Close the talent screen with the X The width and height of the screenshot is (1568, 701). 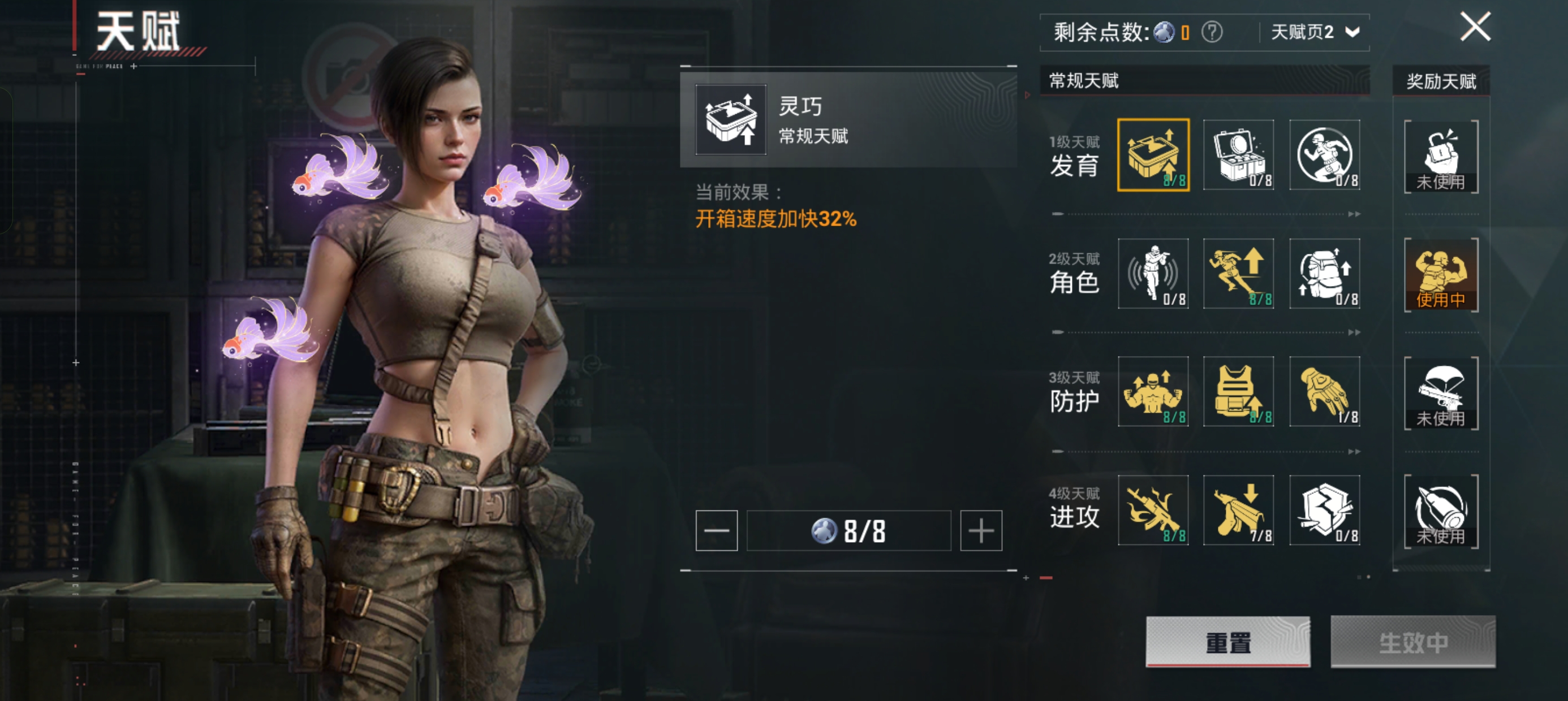click(x=1475, y=27)
